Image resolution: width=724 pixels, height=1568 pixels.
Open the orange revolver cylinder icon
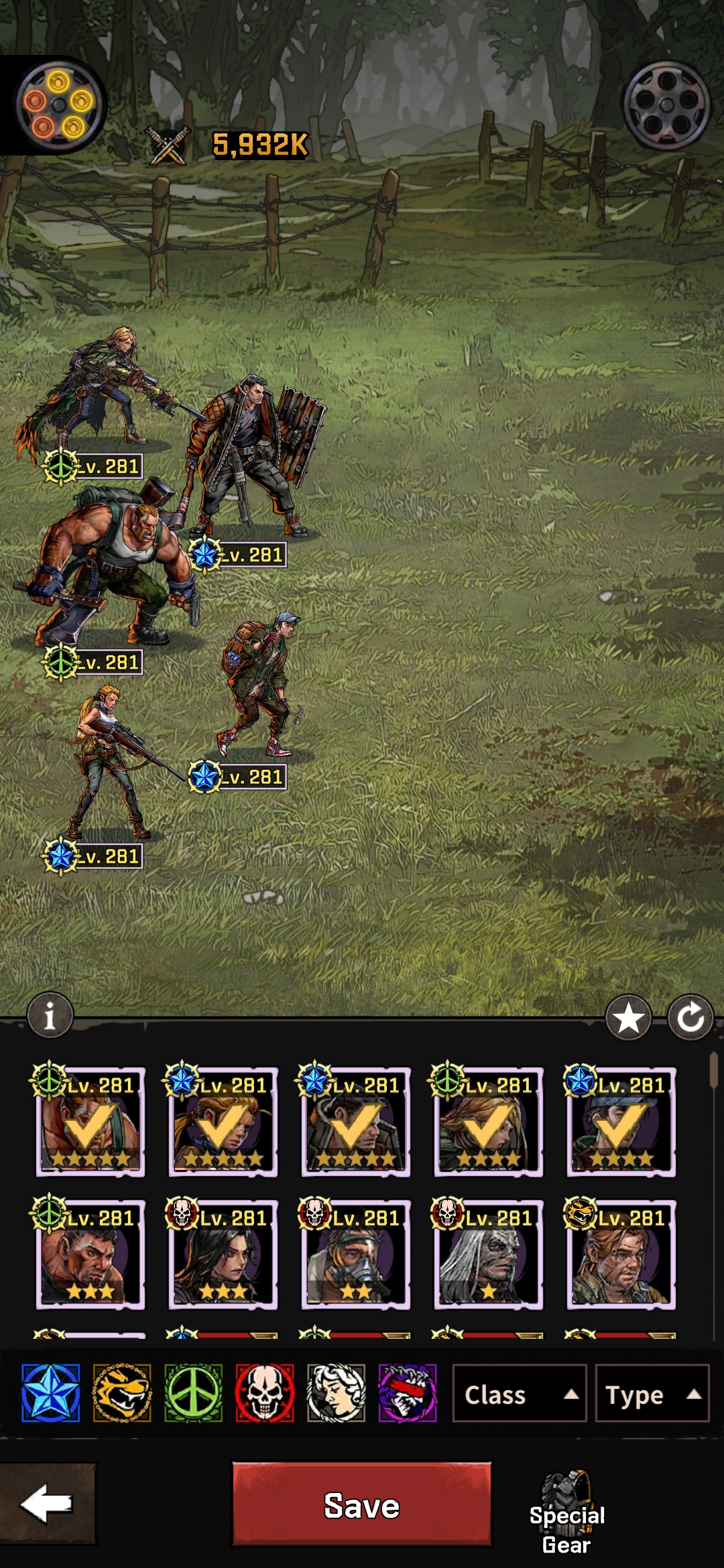click(x=59, y=104)
